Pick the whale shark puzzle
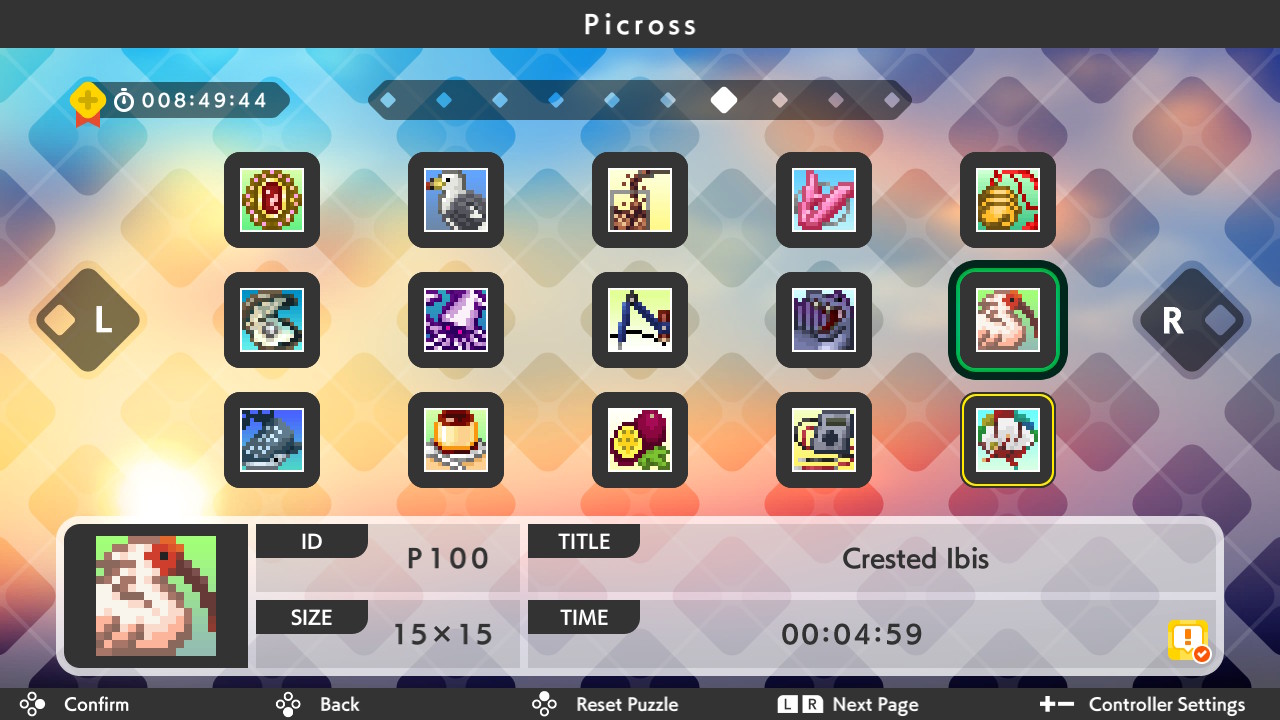 pyautogui.click(x=272, y=440)
